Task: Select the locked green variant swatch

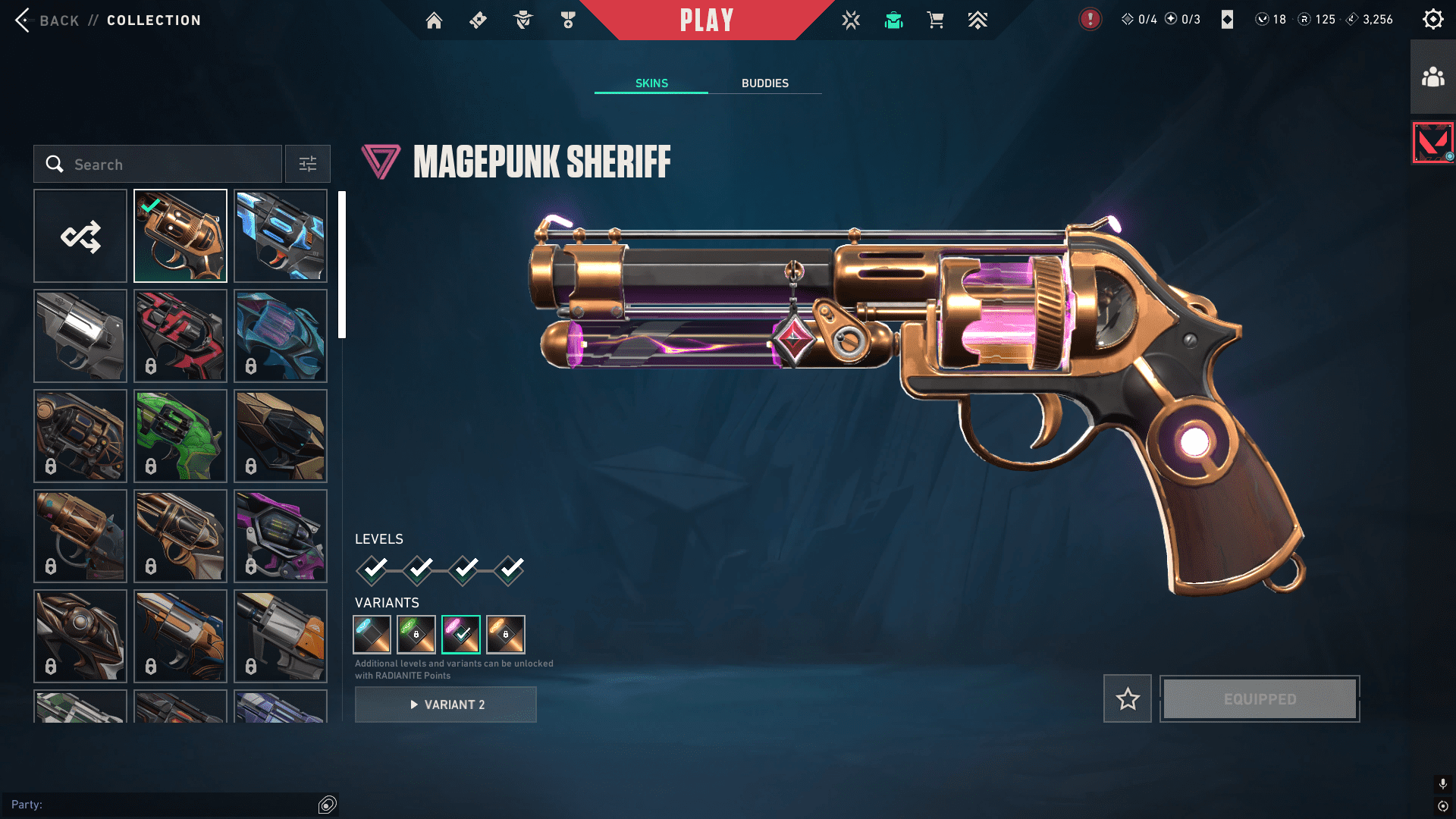Action: point(416,635)
